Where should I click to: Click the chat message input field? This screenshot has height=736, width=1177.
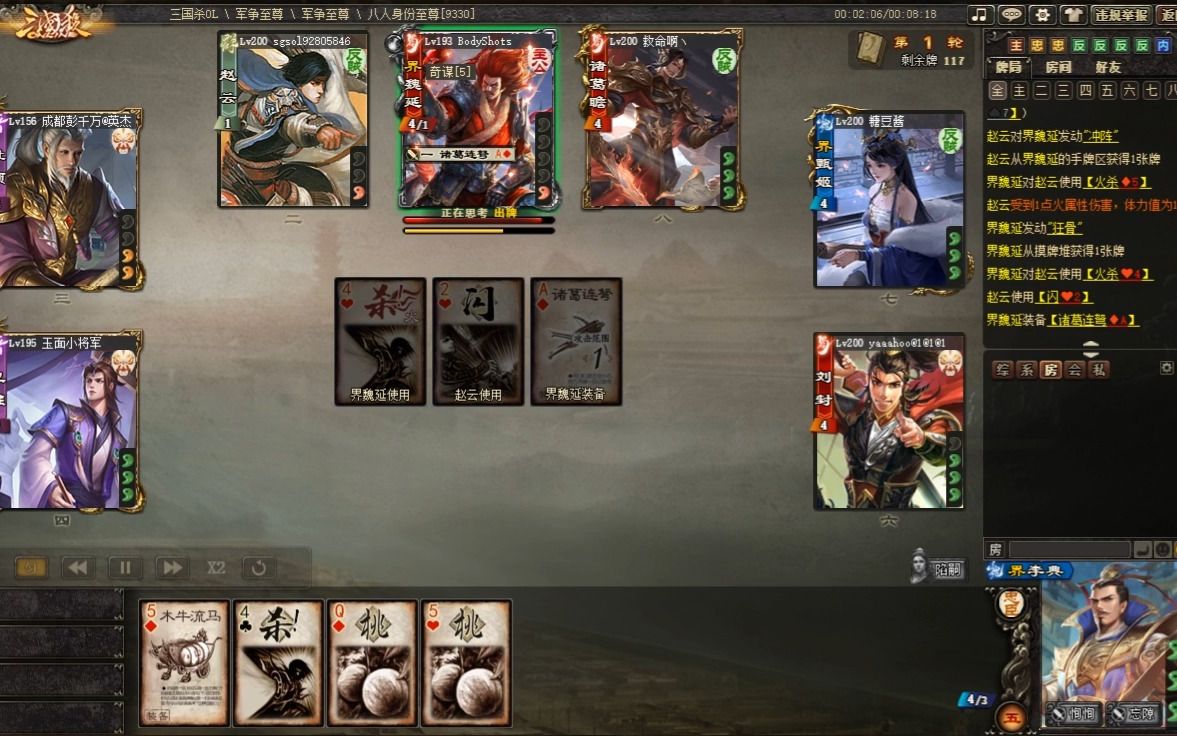pos(1069,550)
